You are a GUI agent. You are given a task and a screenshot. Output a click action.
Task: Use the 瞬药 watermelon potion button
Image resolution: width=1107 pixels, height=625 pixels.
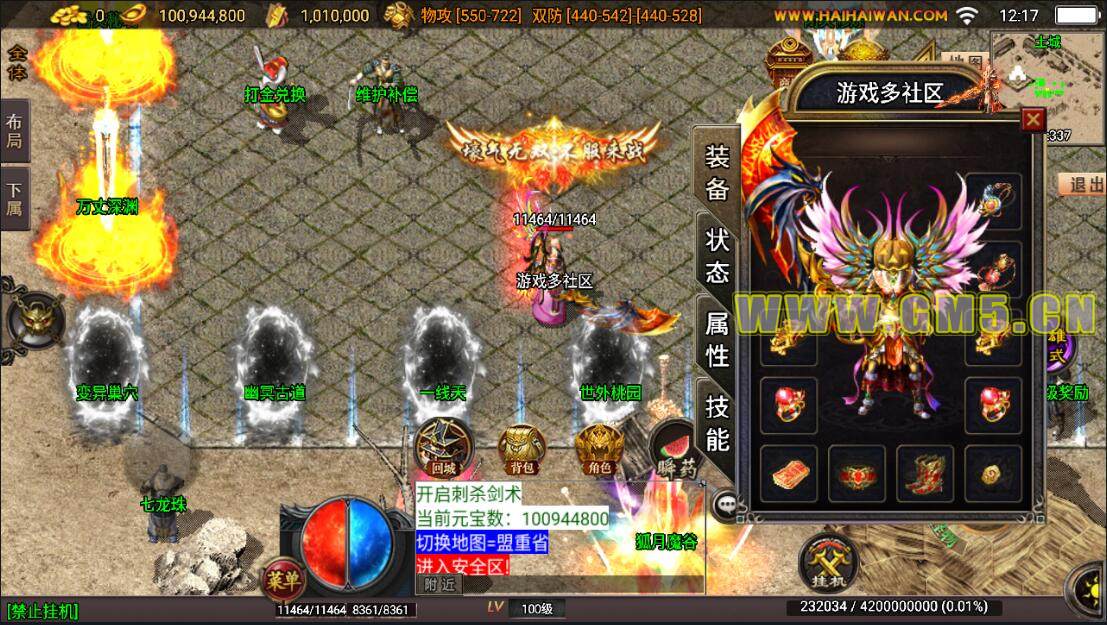coord(677,449)
